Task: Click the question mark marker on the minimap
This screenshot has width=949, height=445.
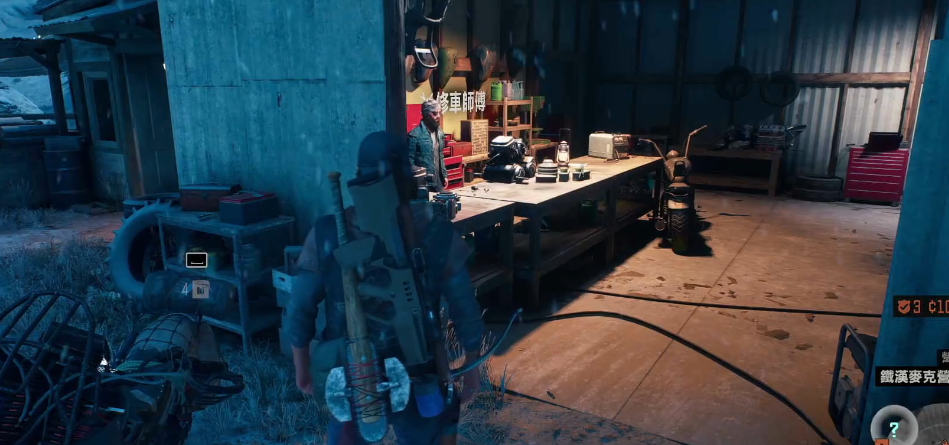Action: coord(895,427)
